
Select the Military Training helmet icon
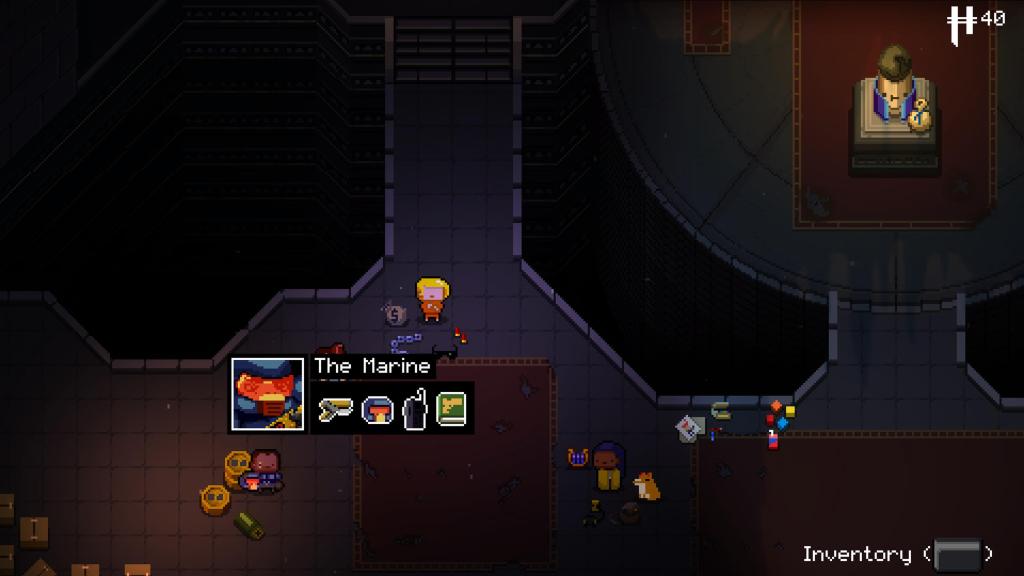375,409
